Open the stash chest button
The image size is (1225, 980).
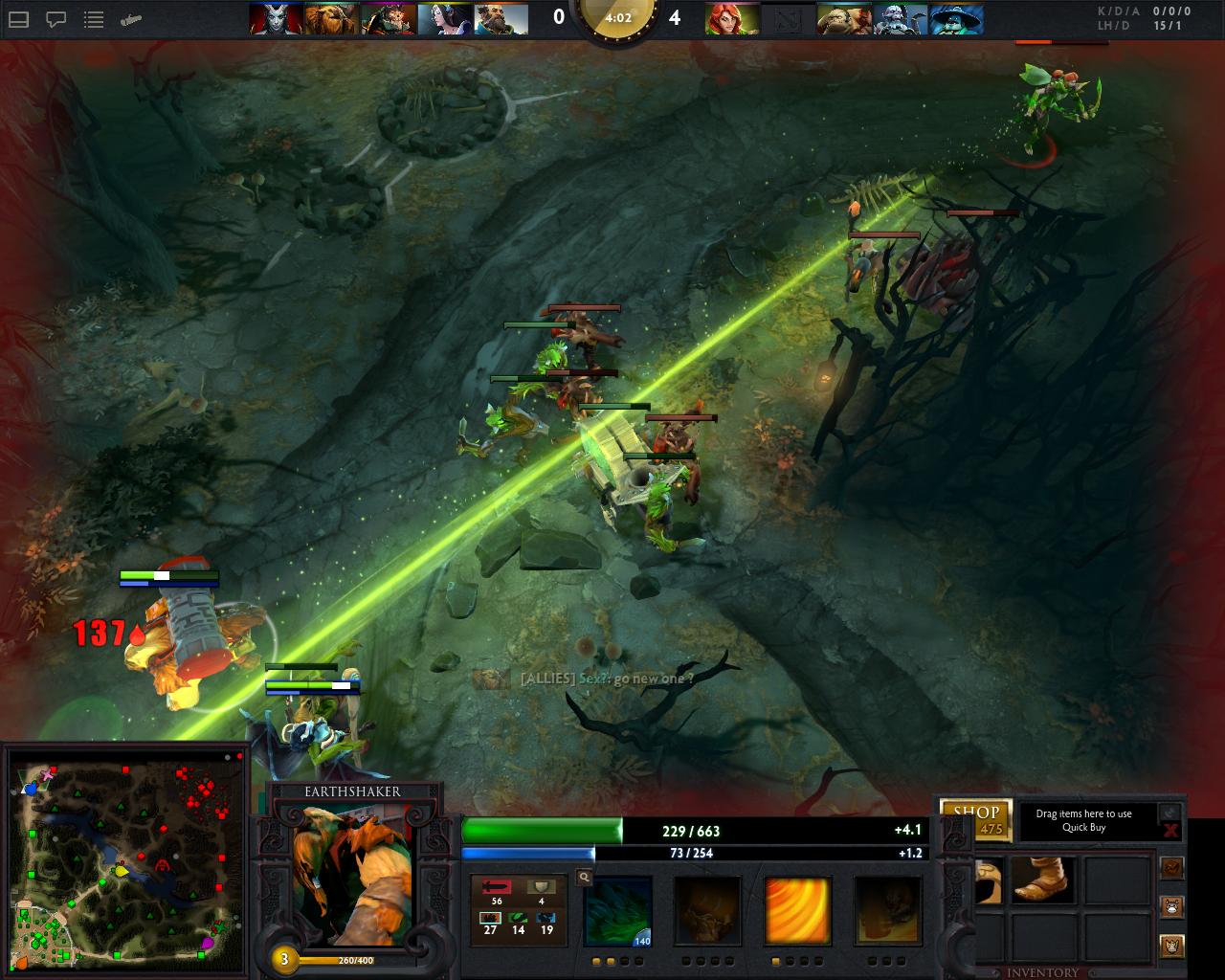tap(1172, 867)
